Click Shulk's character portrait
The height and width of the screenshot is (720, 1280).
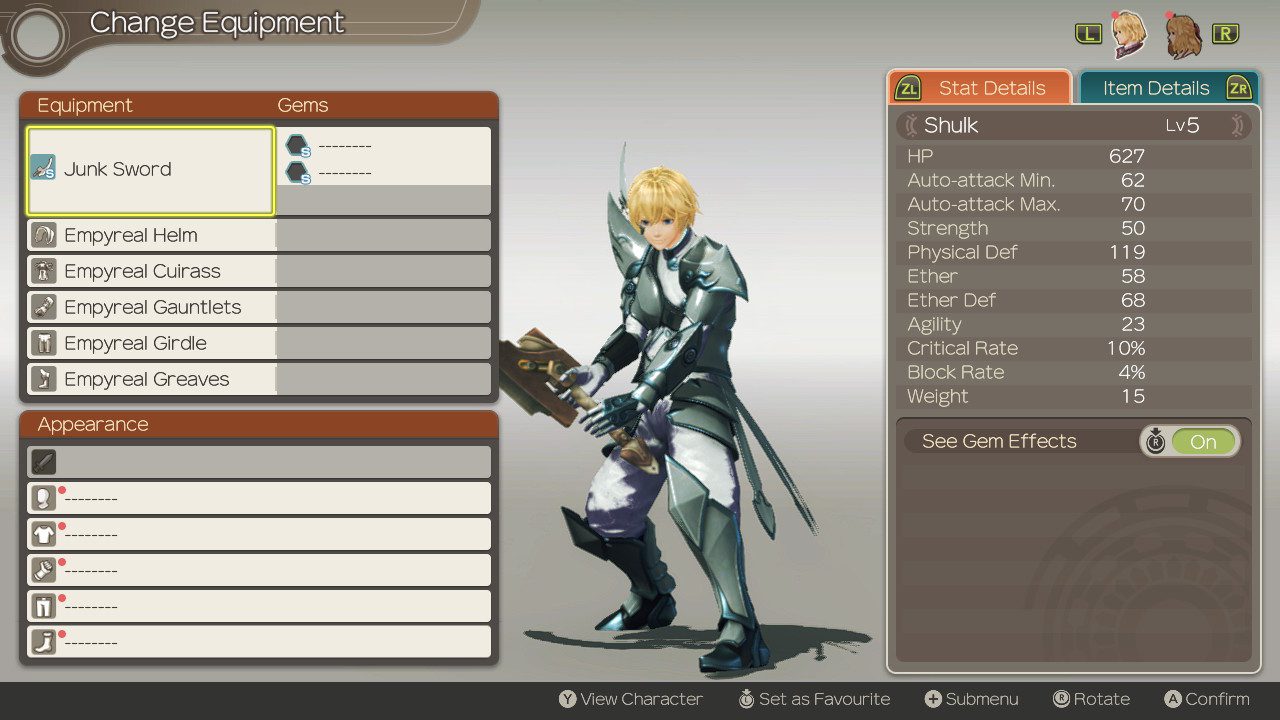click(x=1128, y=35)
